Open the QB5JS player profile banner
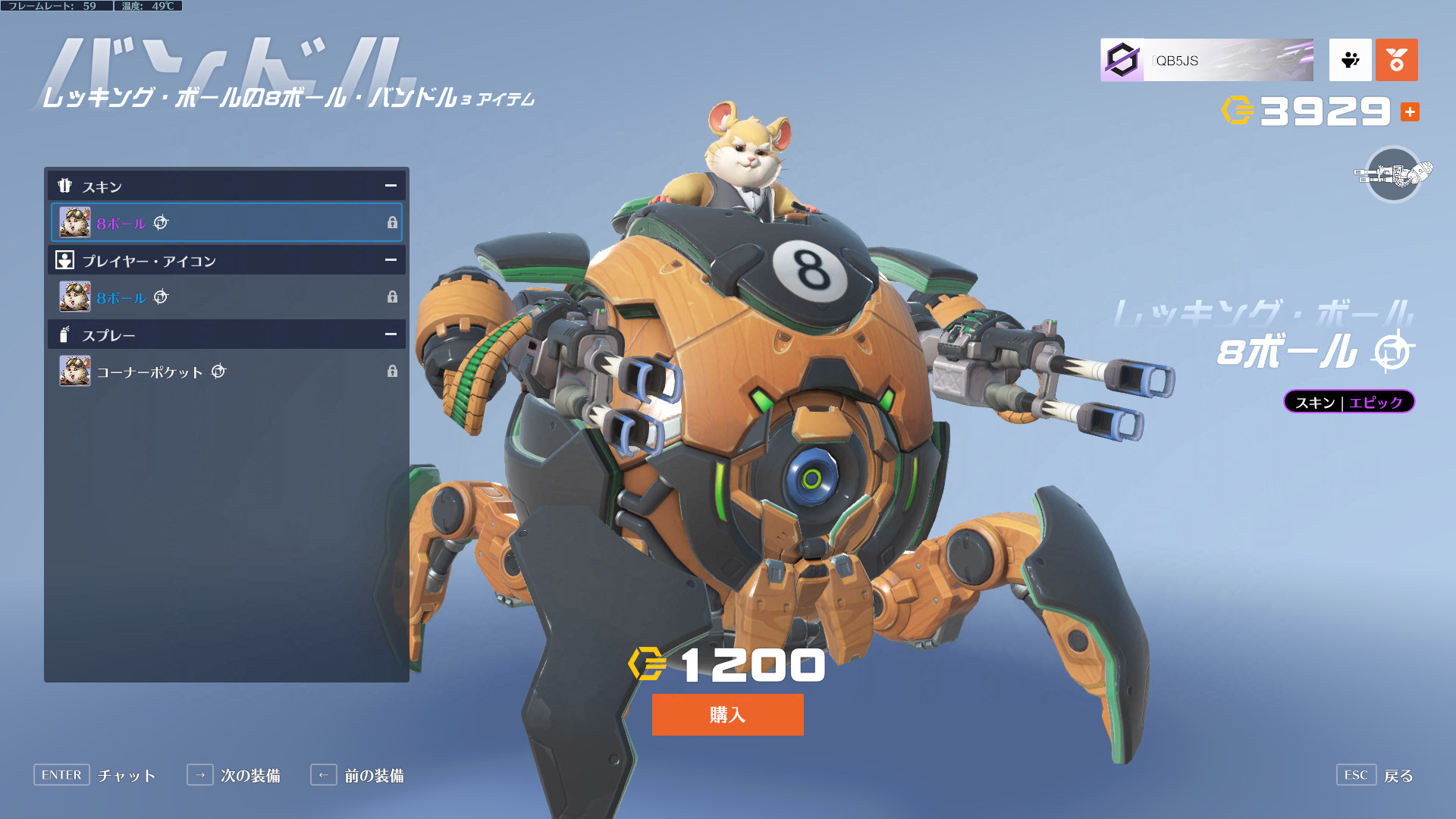This screenshot has height=819, width=1456. [1207, 60]
